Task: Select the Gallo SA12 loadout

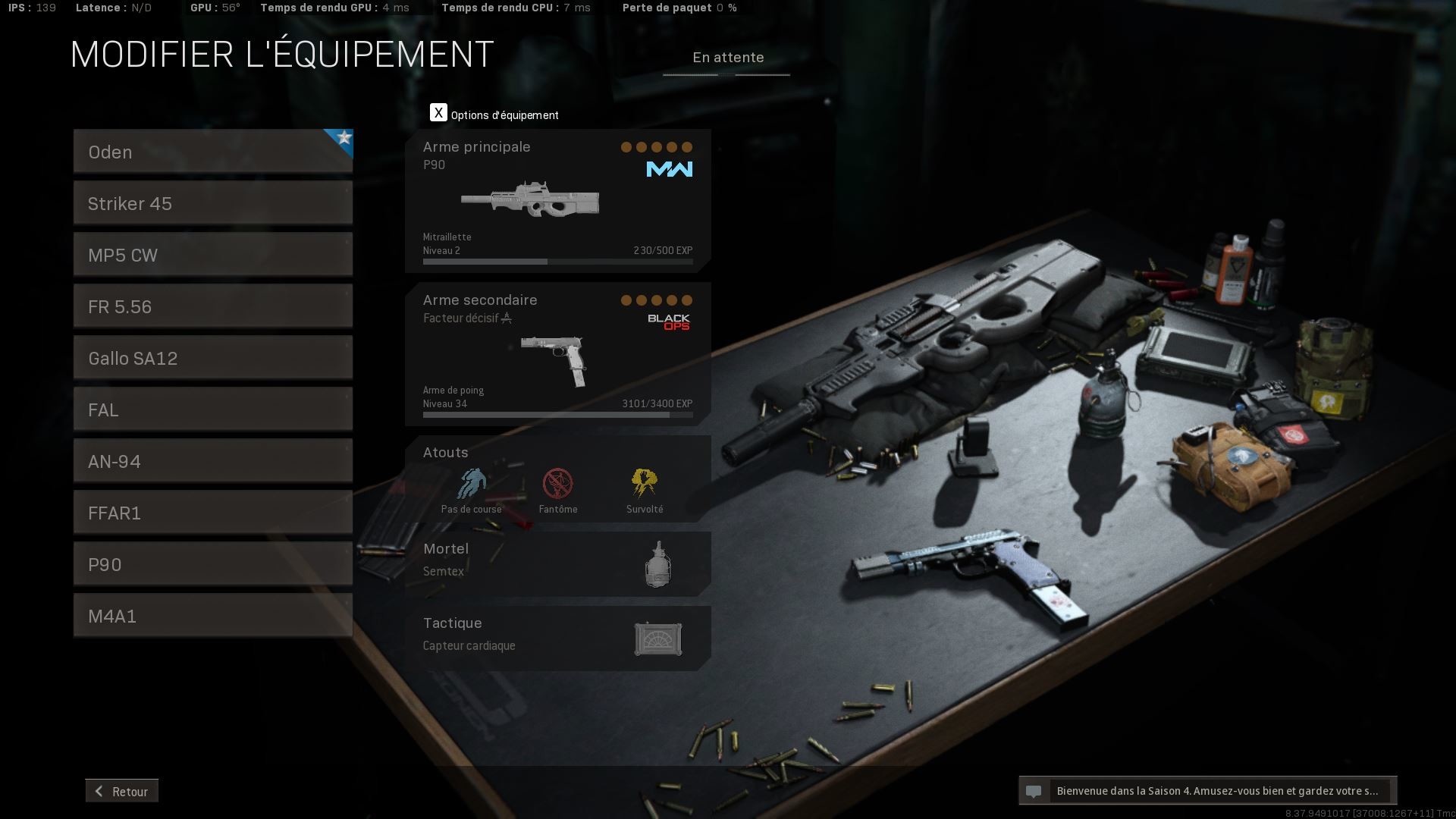Action: coord(212,357)
